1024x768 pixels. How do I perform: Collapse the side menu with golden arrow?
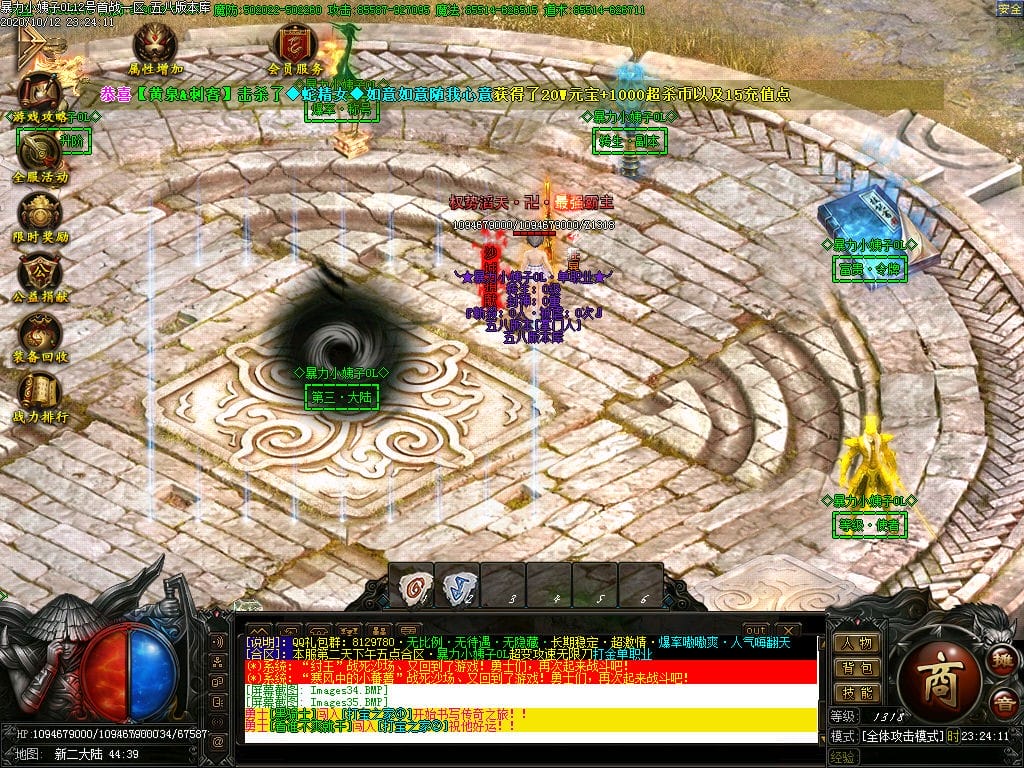(x=30, y=44)
